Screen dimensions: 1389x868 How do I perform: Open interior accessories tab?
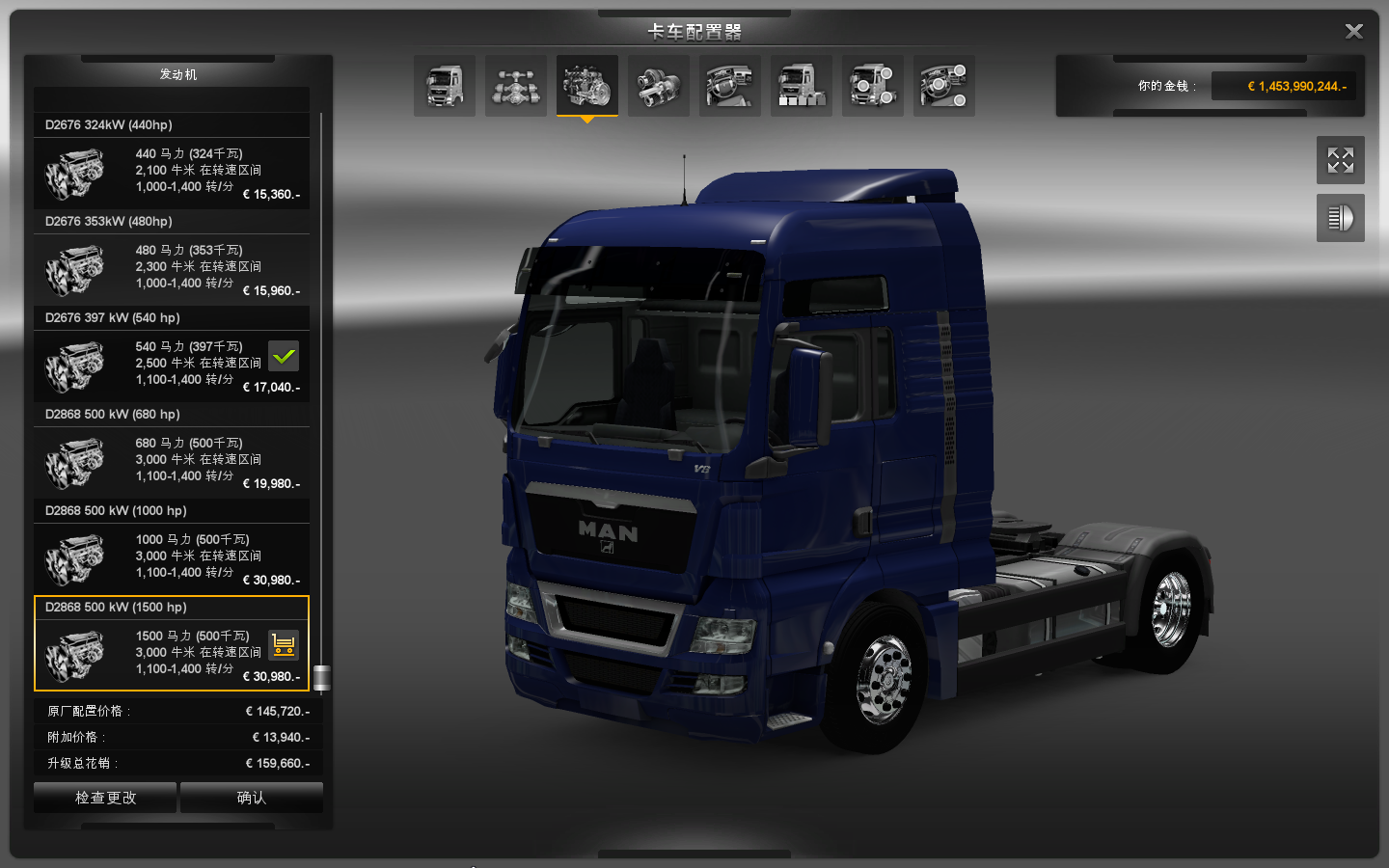(944, 86)
